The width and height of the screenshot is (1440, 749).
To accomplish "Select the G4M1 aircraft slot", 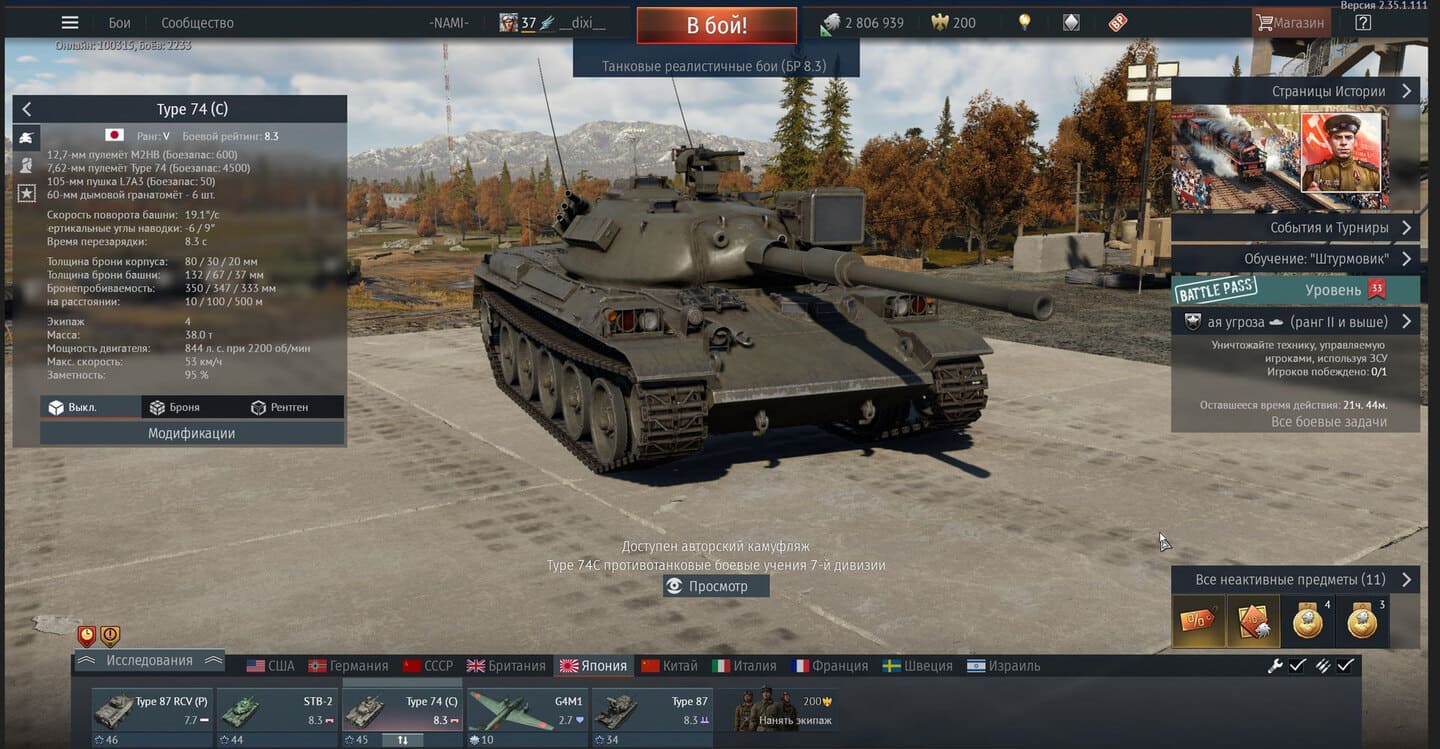I will (x=526, y=711).
